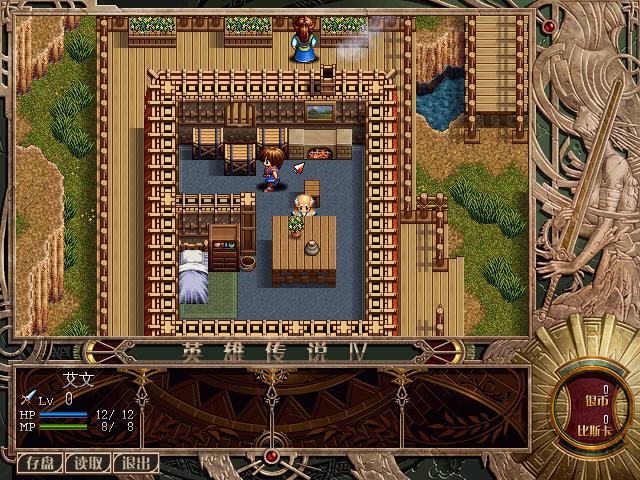The image size is (640, 480).
Task: Click the 存盘 (save) button
Action: click(40, 463)
